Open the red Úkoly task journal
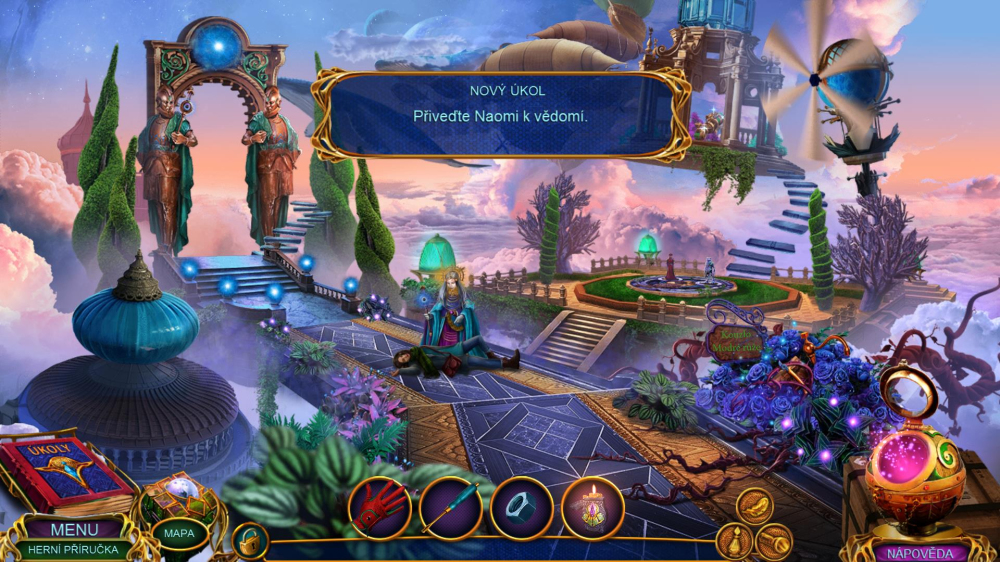The width and height of the screenshot is (1000, 562). pos(62,472)
